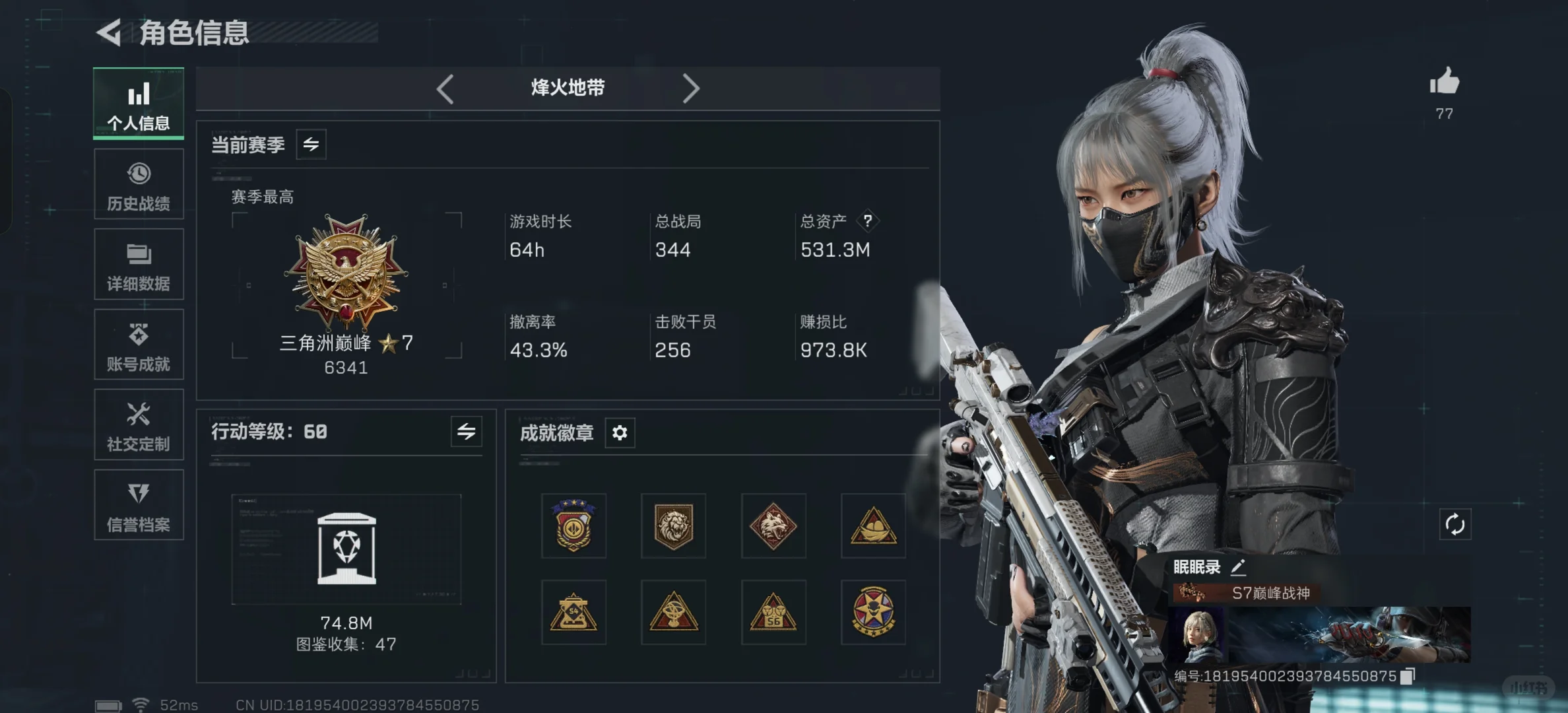Screen dimensions: 1568x713
Task: Toggle the 行动等级 display switch
Action: 467,432
